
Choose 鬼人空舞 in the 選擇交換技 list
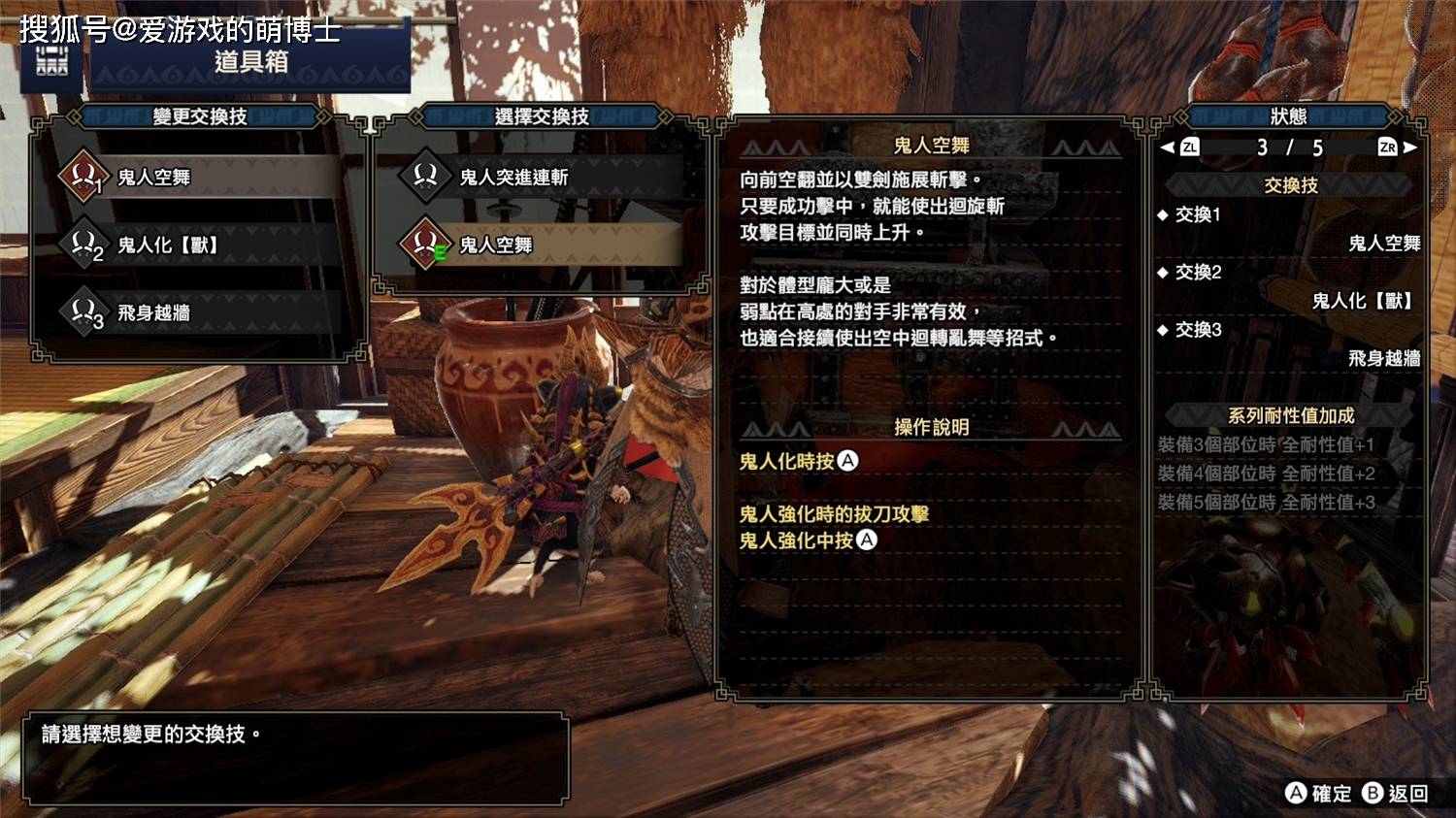[539, 245]
